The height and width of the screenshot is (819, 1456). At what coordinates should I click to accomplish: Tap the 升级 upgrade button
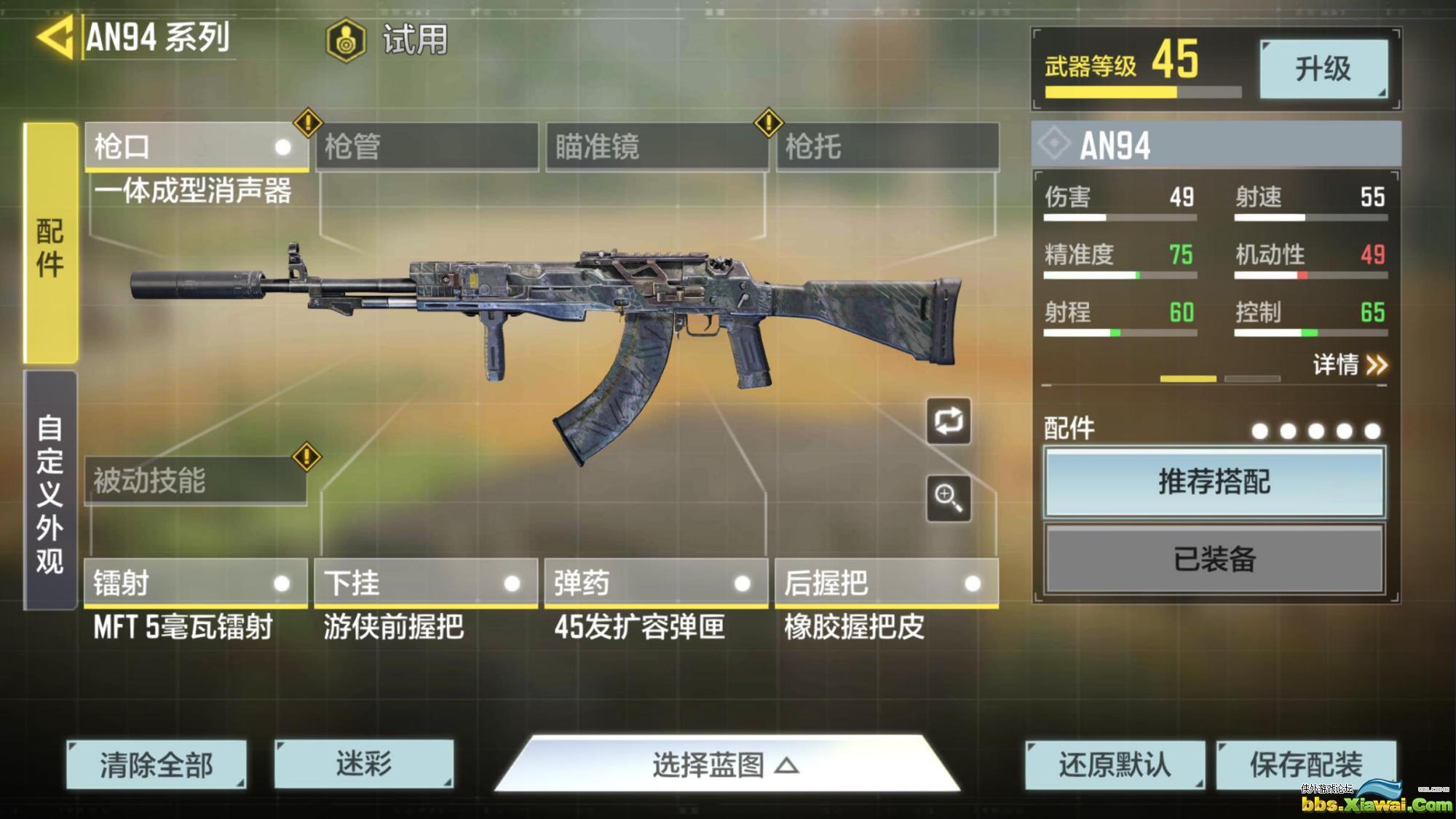(1323, 69)
